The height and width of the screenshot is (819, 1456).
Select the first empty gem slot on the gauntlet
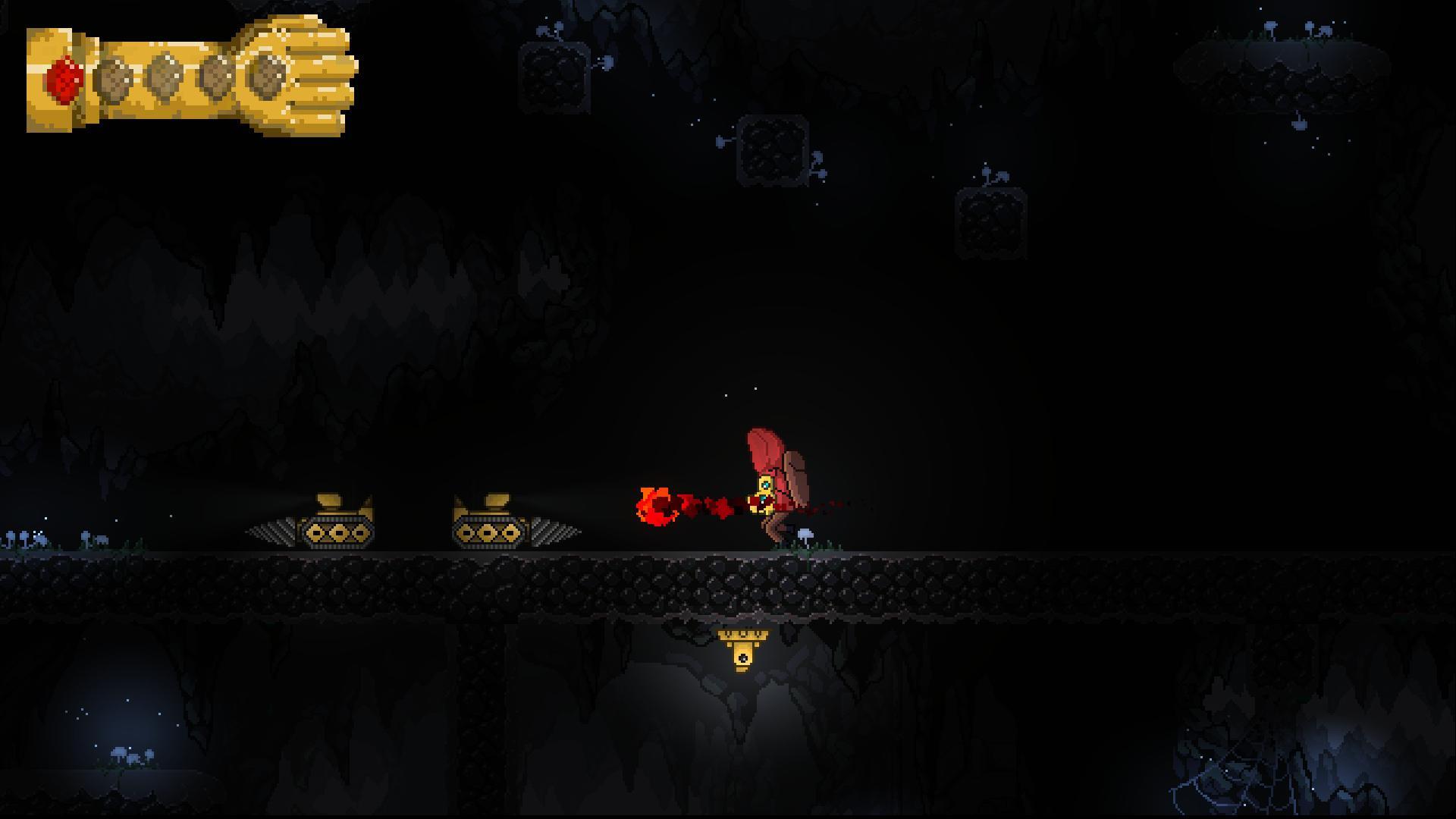114,77
